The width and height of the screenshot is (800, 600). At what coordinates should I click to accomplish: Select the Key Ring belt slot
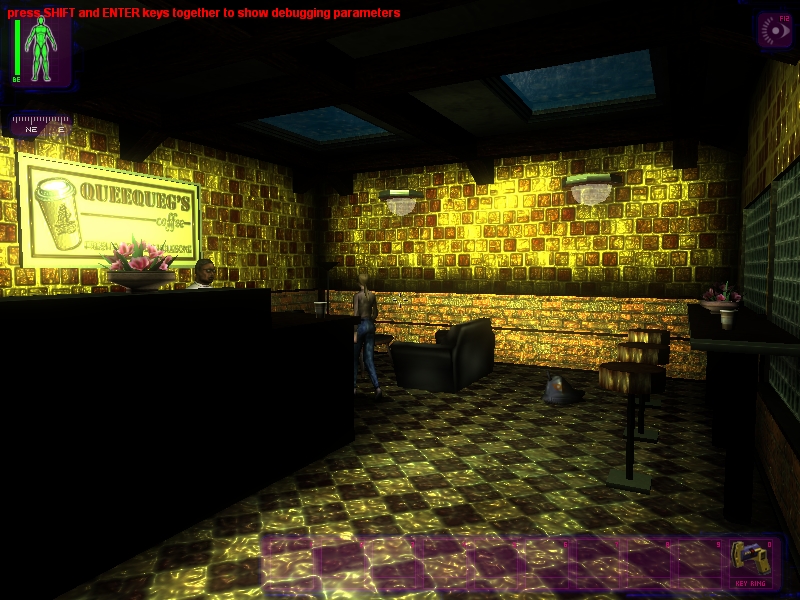(x=749, y=562)
